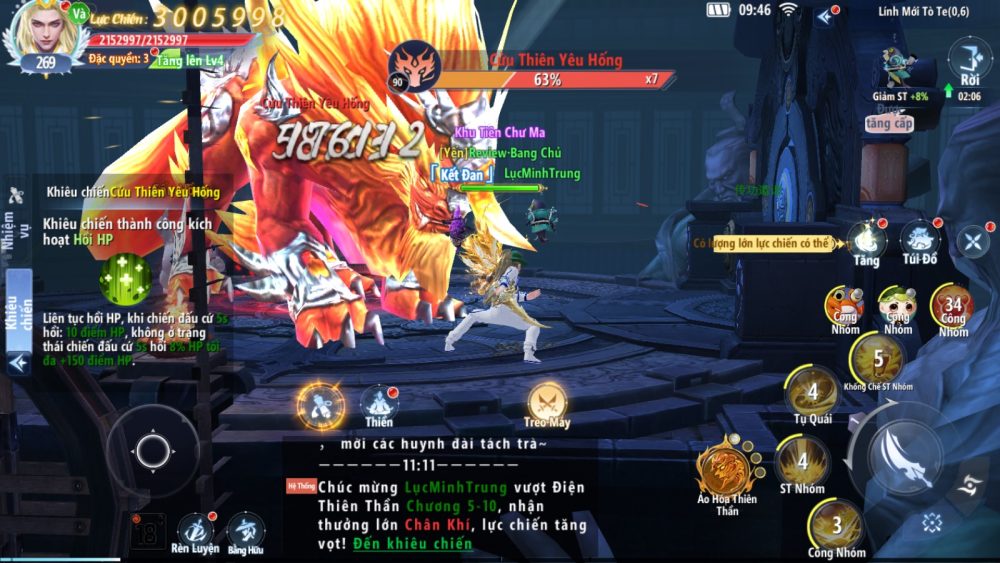
Task: Perform the main sword attack
Action: (x=906, y=457)
